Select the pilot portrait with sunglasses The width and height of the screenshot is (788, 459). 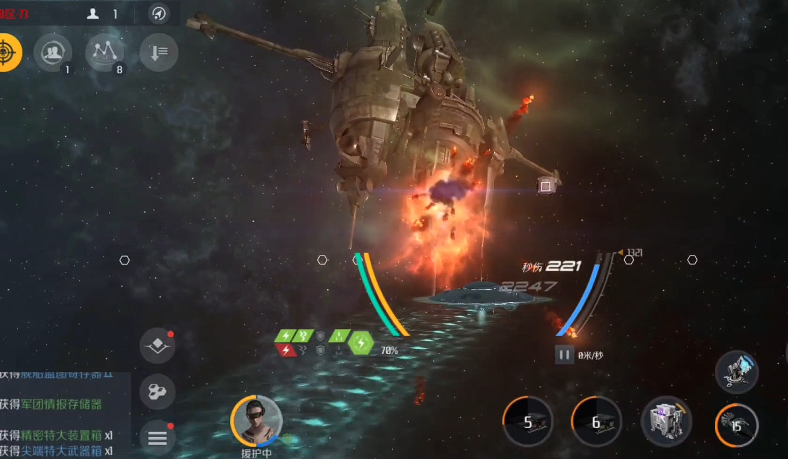(256, 420)
